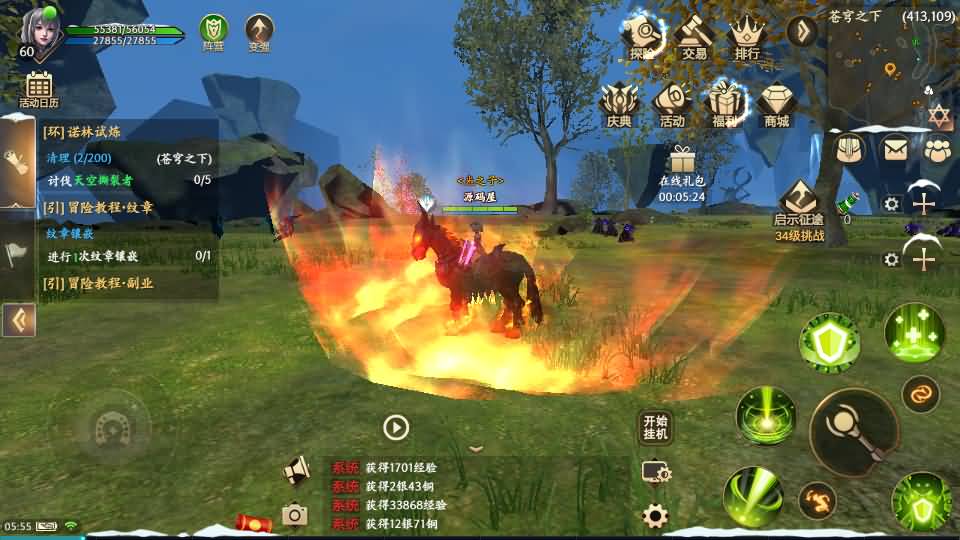Open the 启示征途 34级挑战 challenge

coord(799,208)
